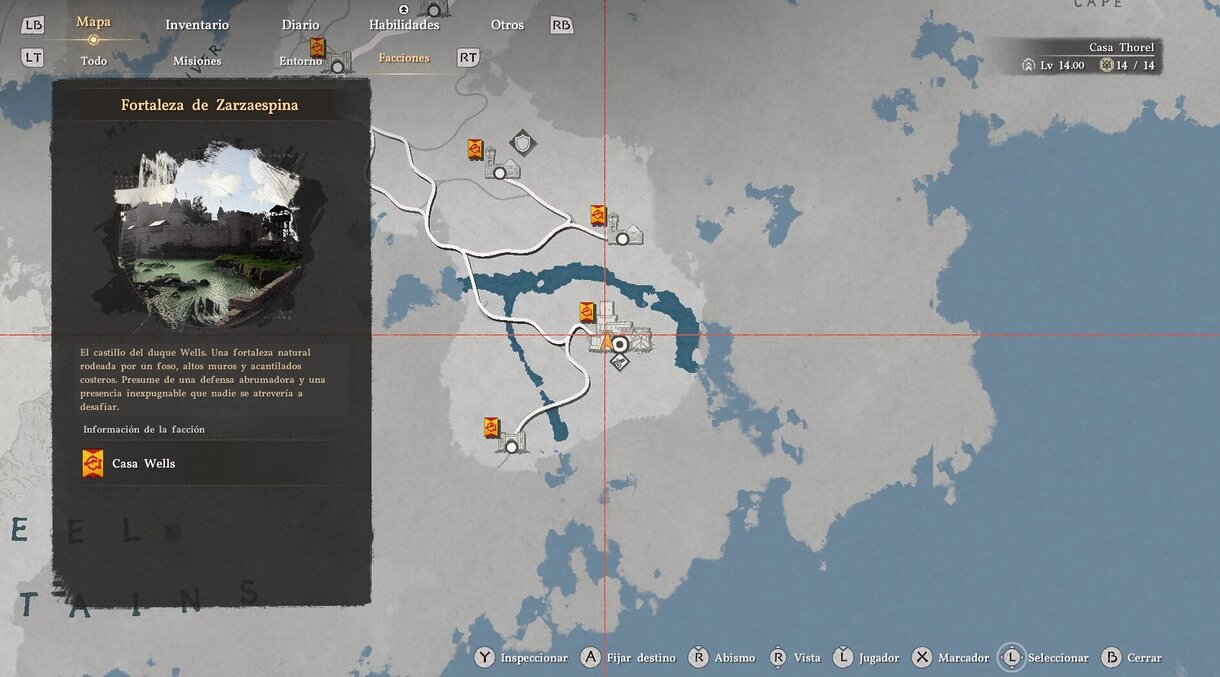The width and height of the screenshot is (1220, 677).
Task: Open the Diario tab
Action: [300, 25]
